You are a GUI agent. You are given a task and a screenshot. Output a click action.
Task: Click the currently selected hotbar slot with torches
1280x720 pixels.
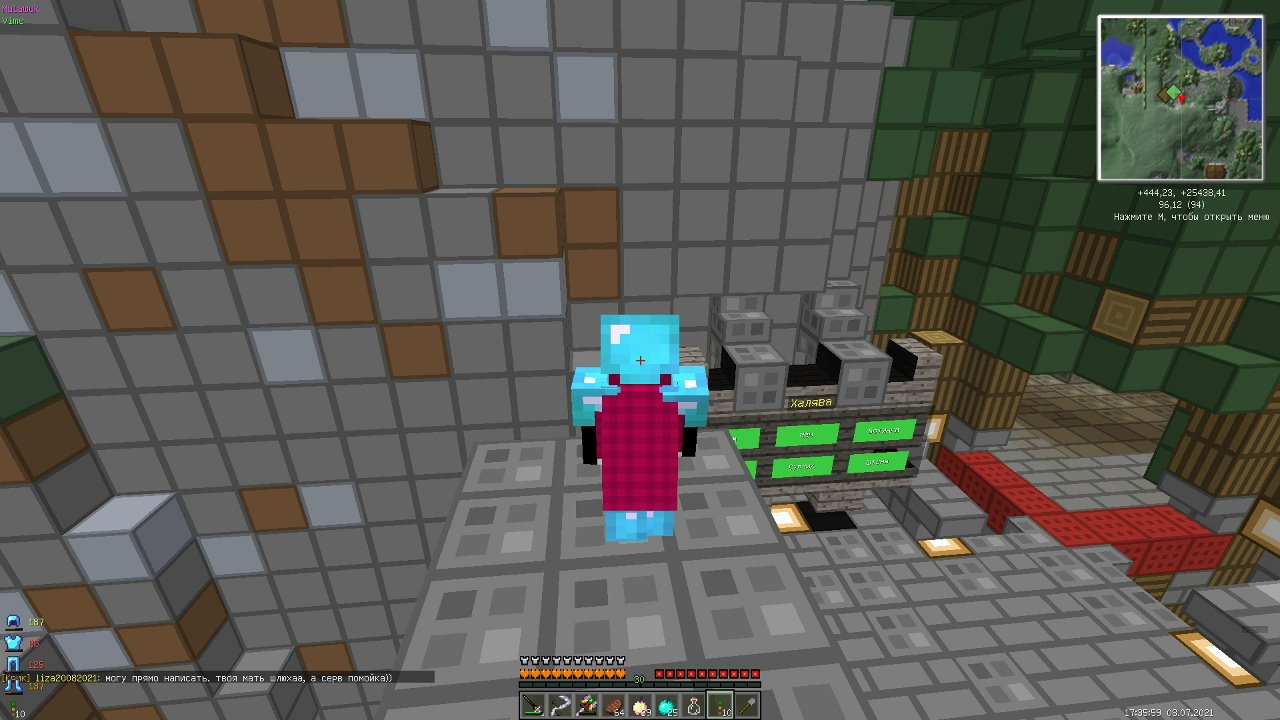[x=719, y=703]
